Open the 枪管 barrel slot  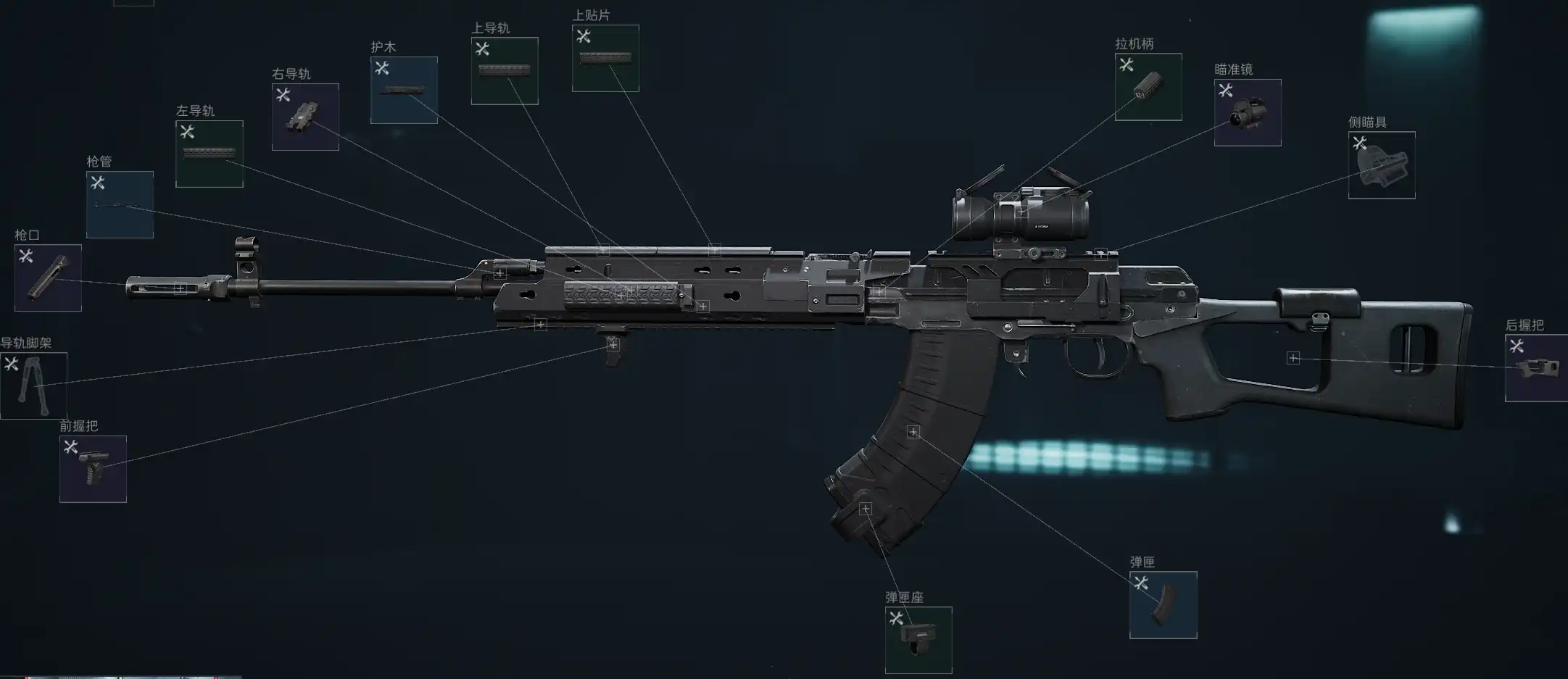click(x=120, y=204)
